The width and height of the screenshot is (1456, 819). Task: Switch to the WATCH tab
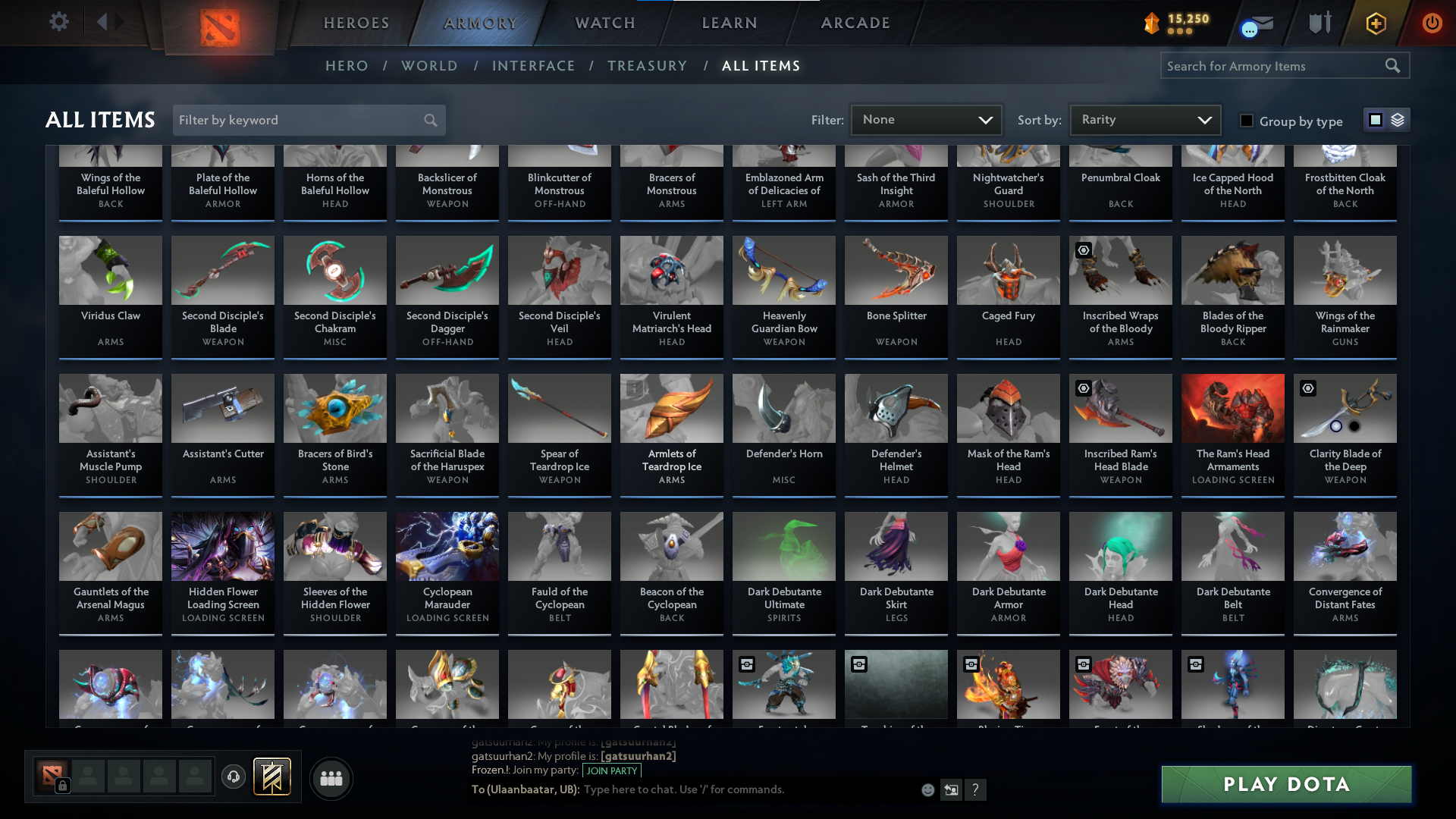tap(604, 23)
